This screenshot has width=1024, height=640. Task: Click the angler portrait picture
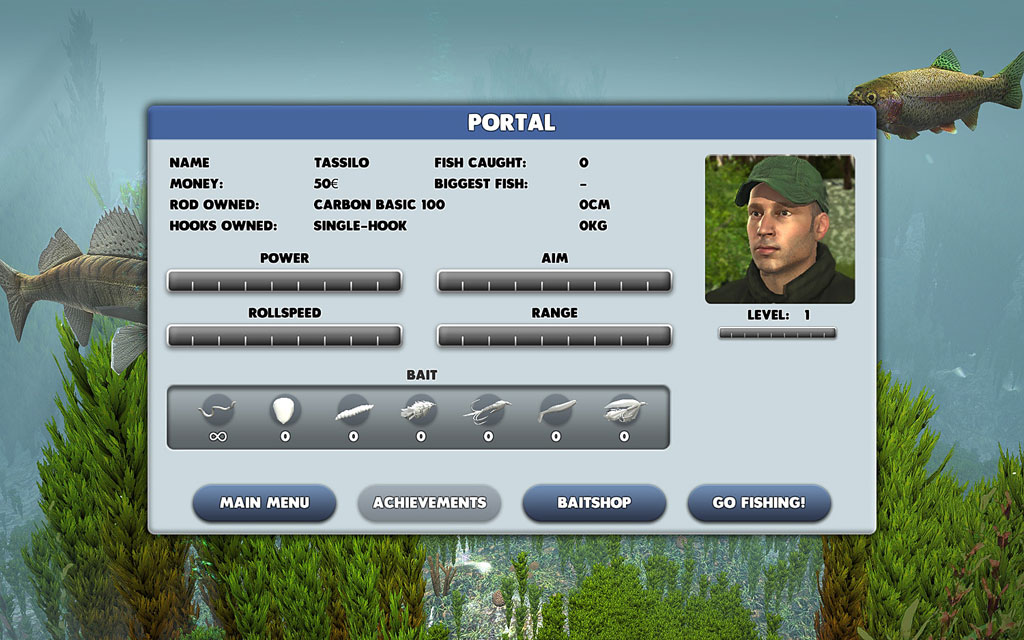coord(780,229)
